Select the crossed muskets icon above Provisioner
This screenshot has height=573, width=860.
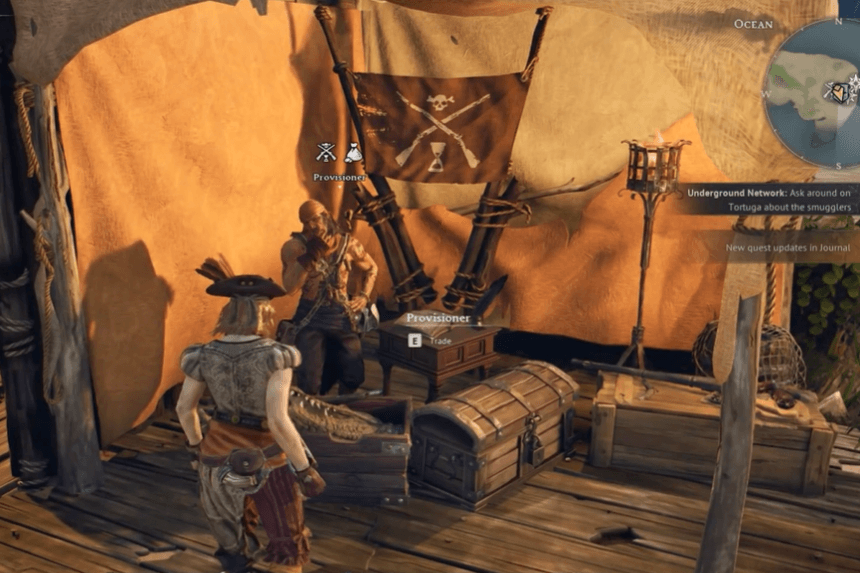[x=326, y=153]
